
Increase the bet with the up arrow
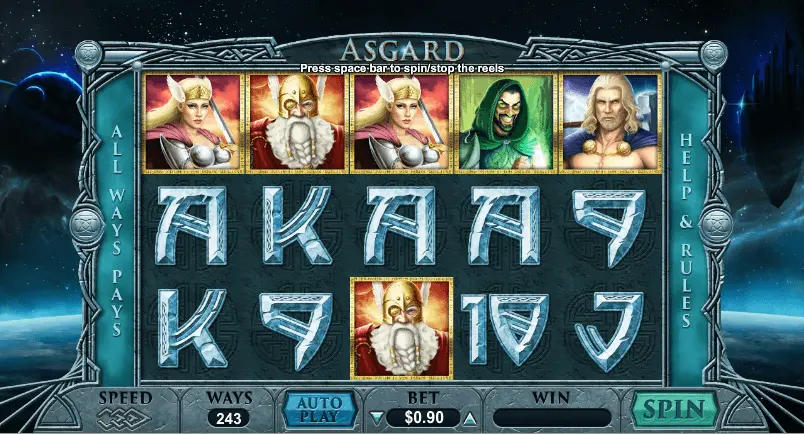[x=470, y=417]
